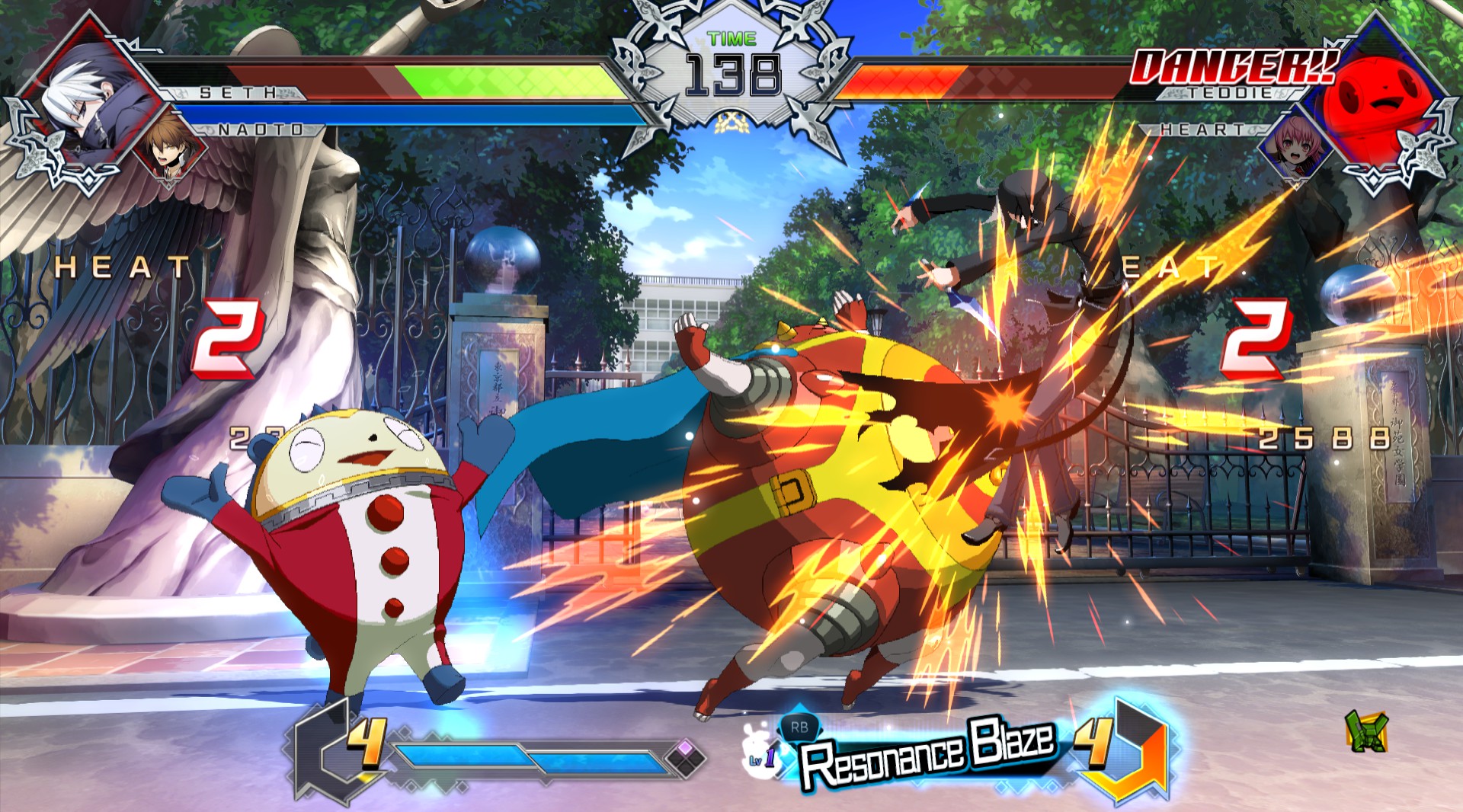Screen dimensions: 1463x812
Task: Select the TEDDIE name tab
Action: point(1228,93)
